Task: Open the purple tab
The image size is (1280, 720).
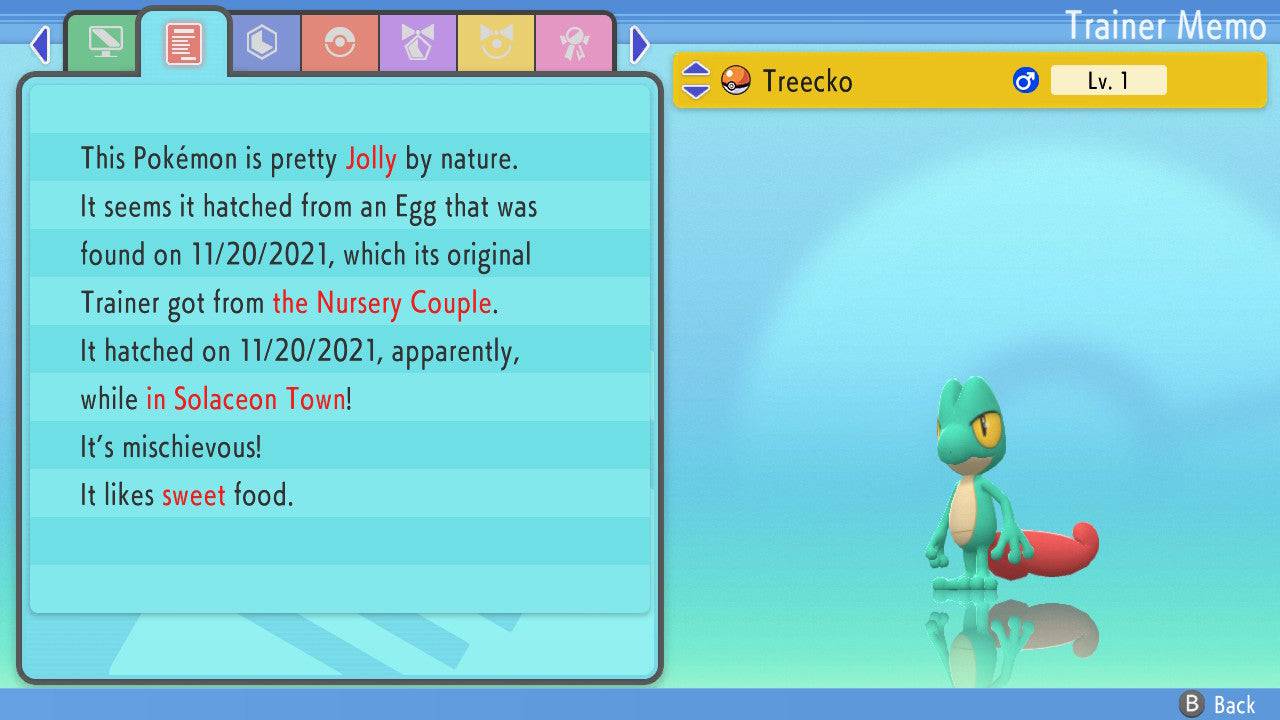Action: click(418, 43)
